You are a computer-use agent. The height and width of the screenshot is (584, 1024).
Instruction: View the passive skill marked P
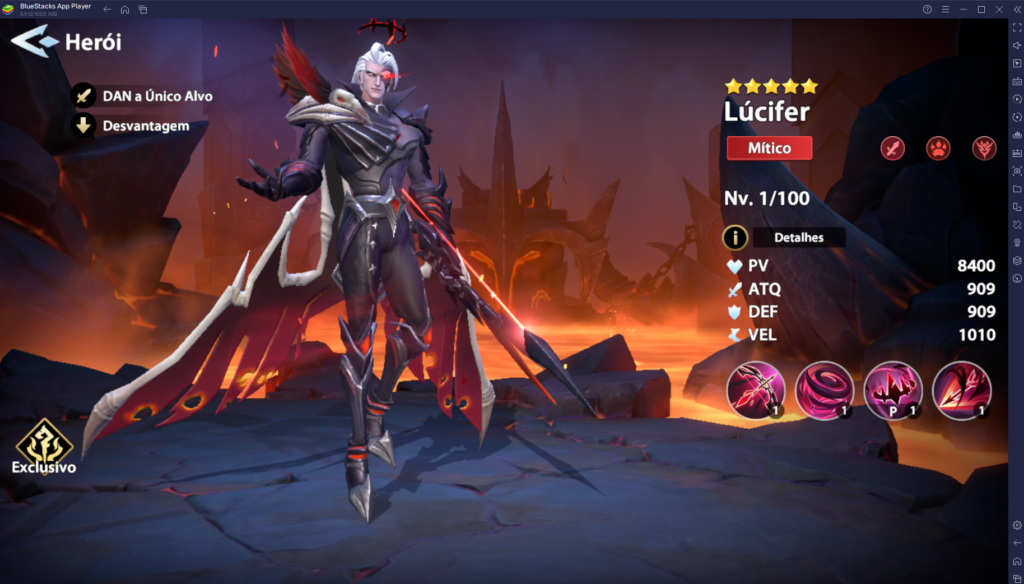click(x=892, y=390)
